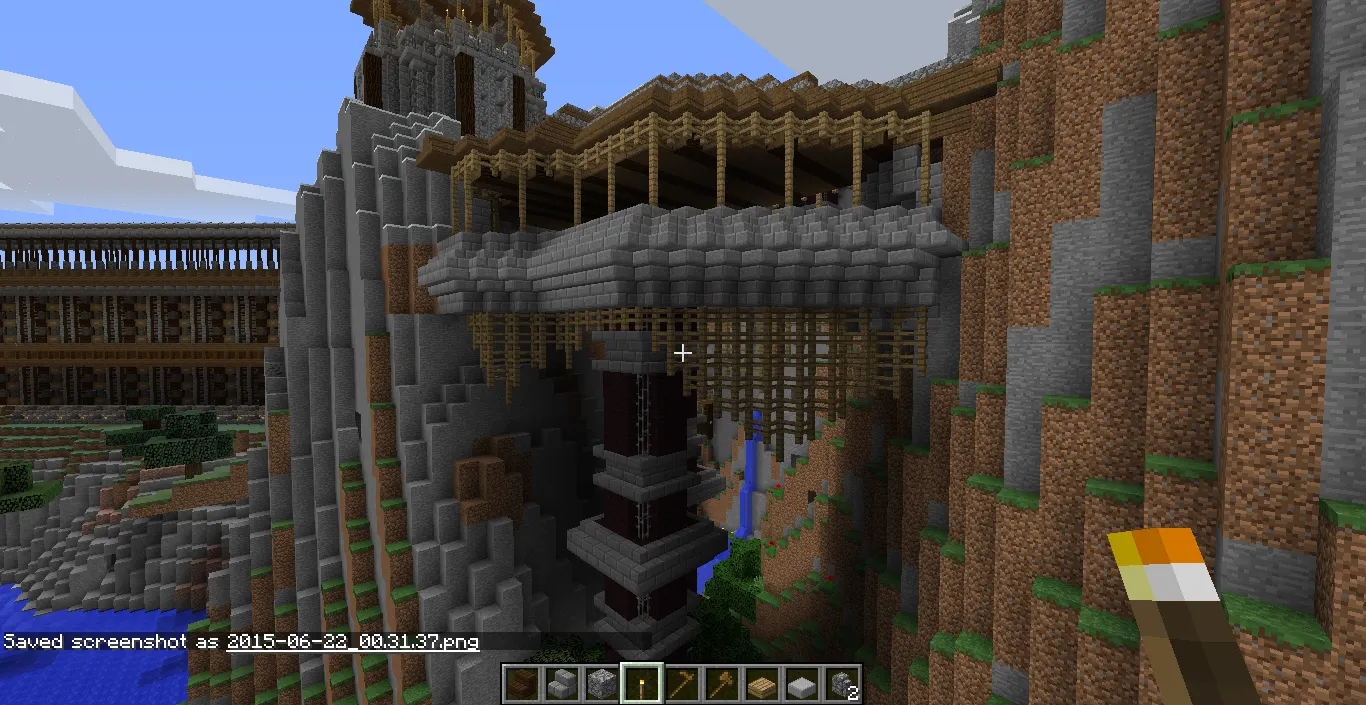Open the saved screenshot file link
The width and height of the screenshot is (1366, 705).
(x=352, y=641)
